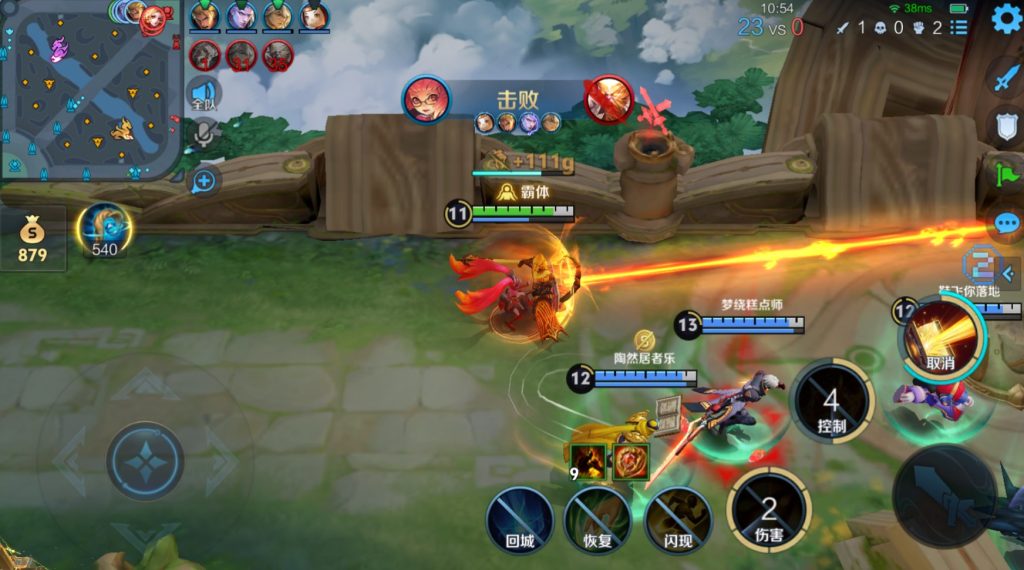1024x570 pixels.
Task: Tap the minimap
Action: coord(91,90)
